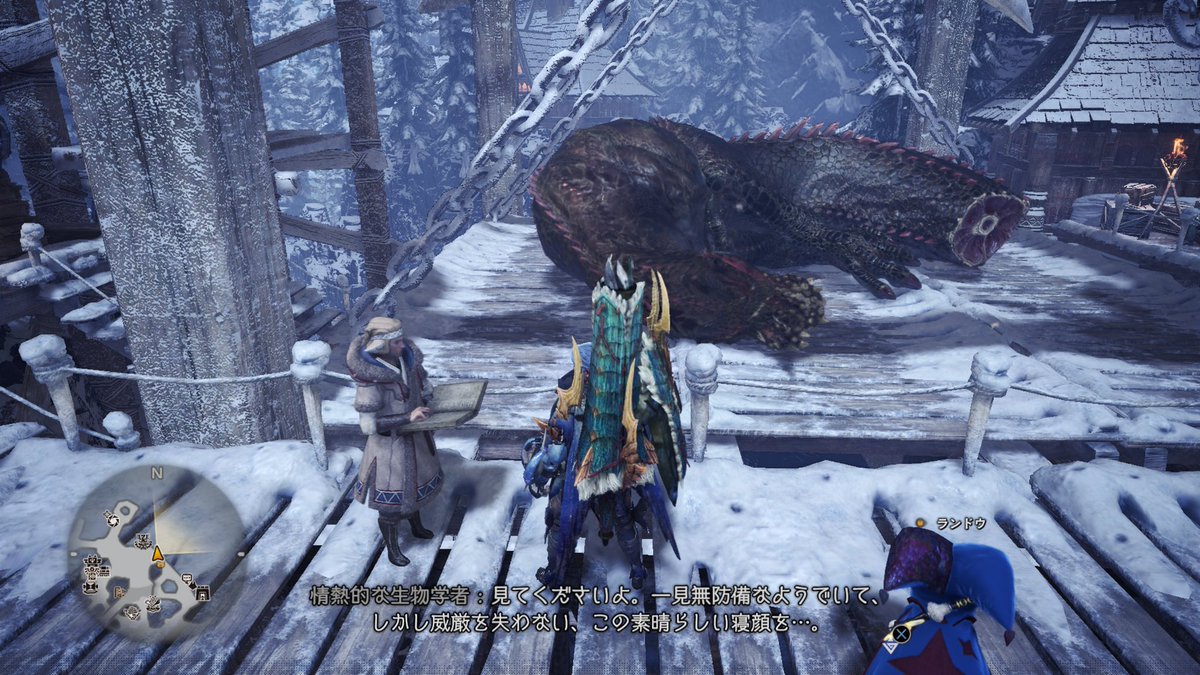This screenshot has width=1200, height=675.
Task: Select the camera shutter marker on minimap
Action: tap(111, 519)
